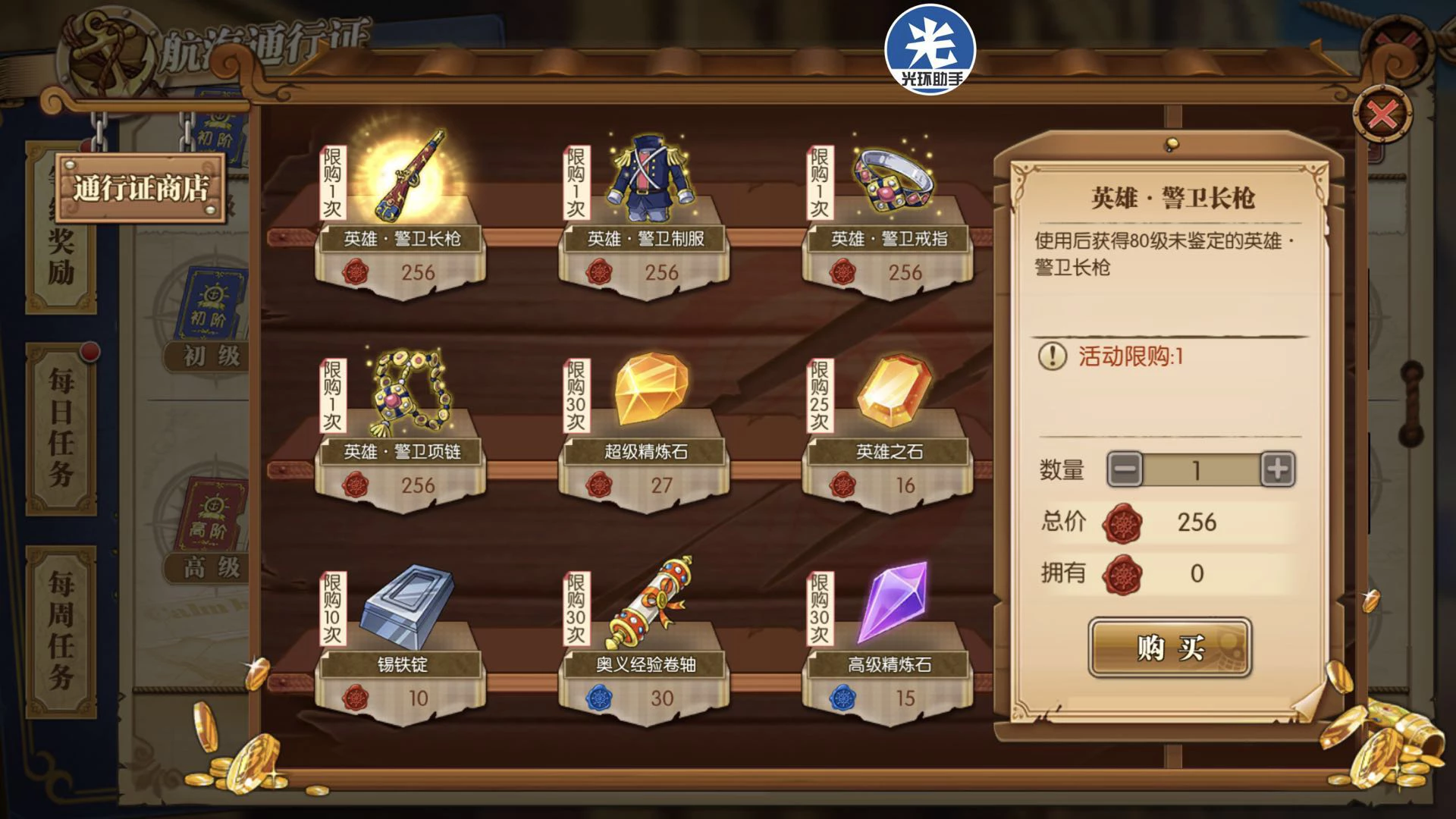Close the pass shop window
This screenshot has height=819, width=1456.
1382,116
